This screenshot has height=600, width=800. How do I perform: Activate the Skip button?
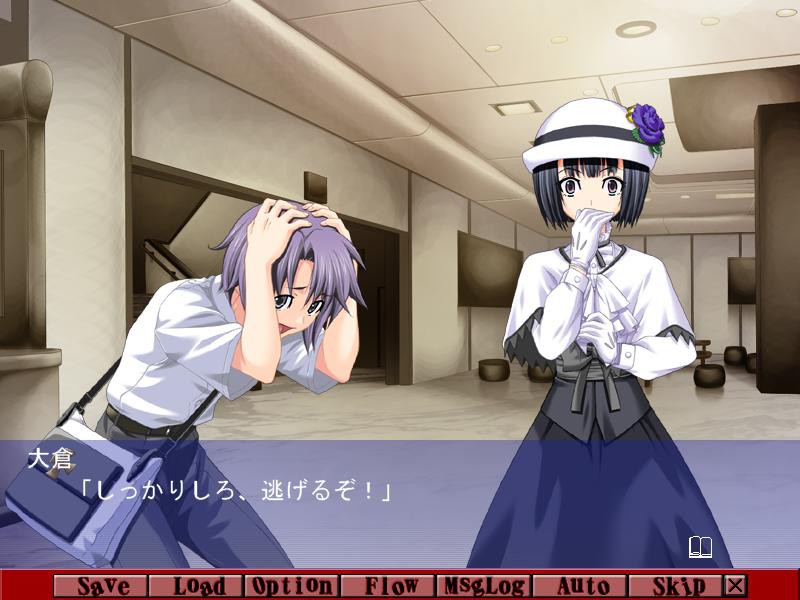click(676, 586)
